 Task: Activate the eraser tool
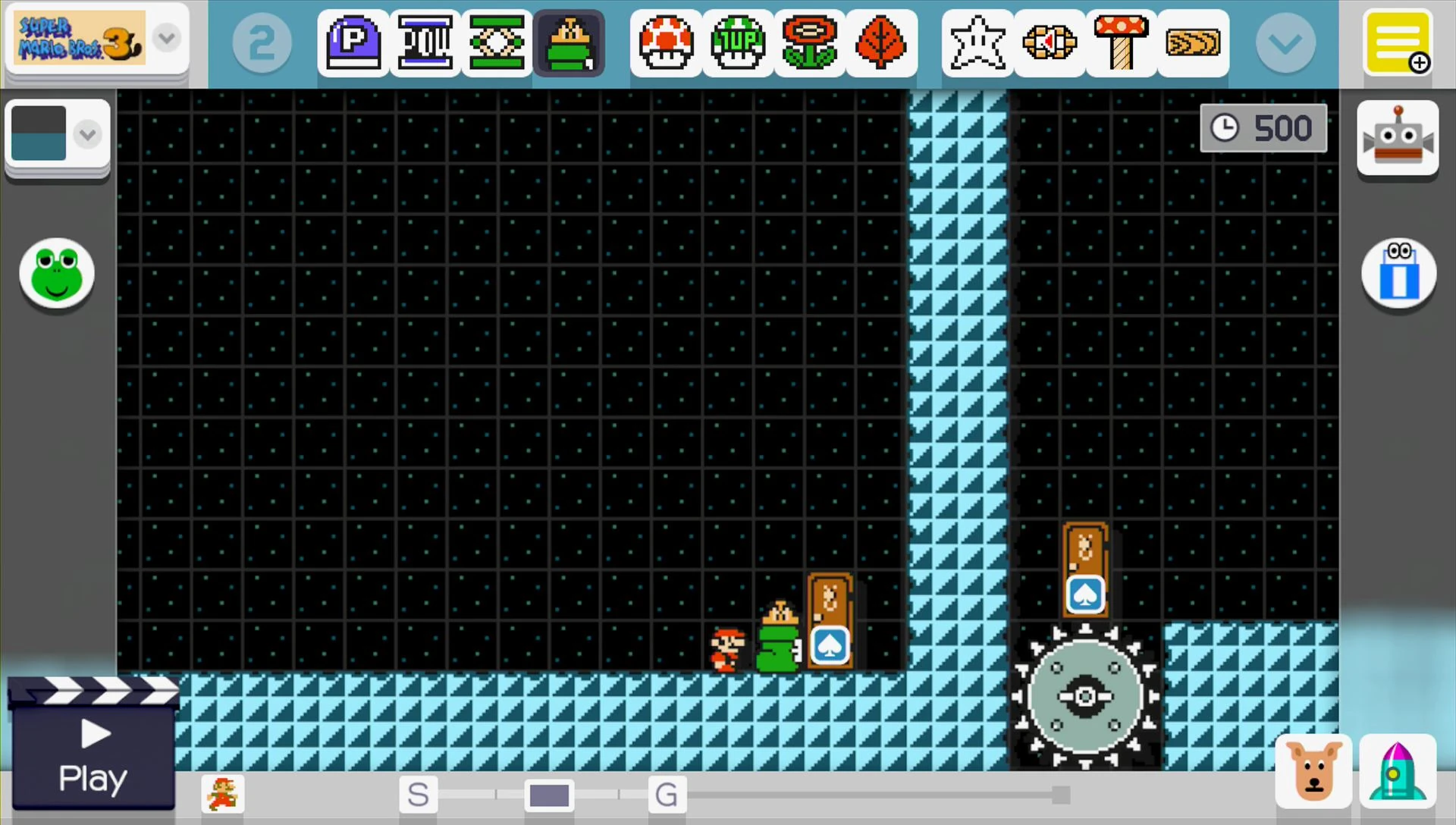[x=1398, y=274]
